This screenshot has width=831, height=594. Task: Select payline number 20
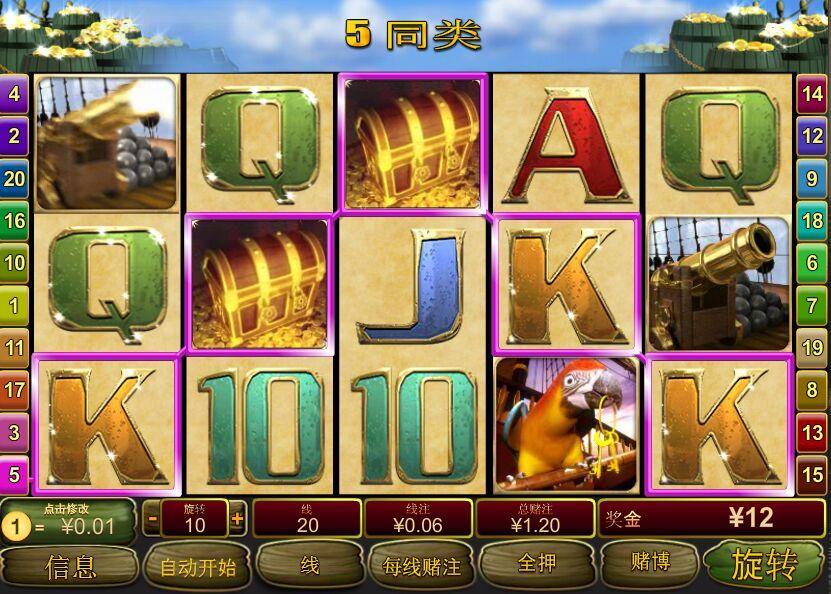14,179
